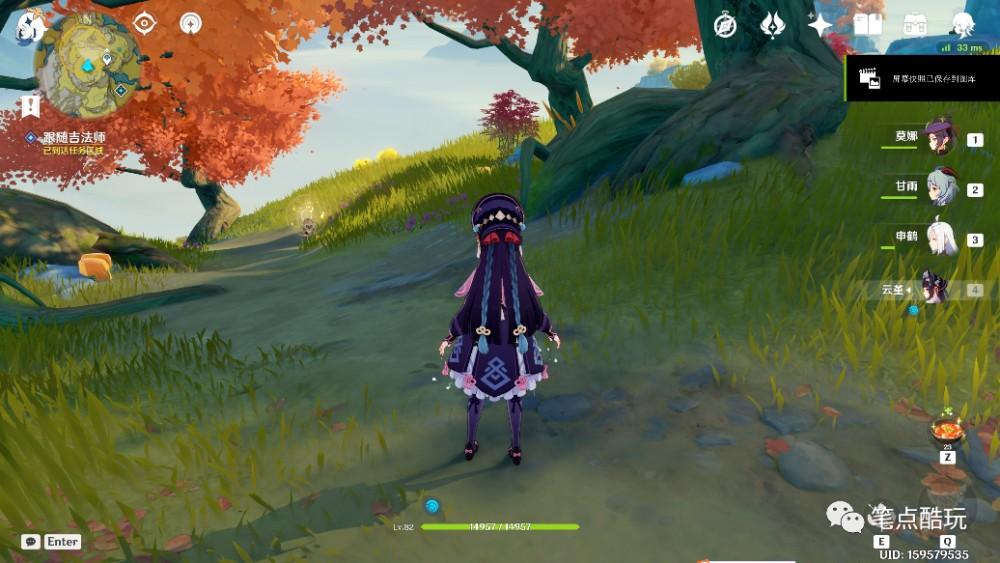Switch to party member 甘雨

point(940,188)
